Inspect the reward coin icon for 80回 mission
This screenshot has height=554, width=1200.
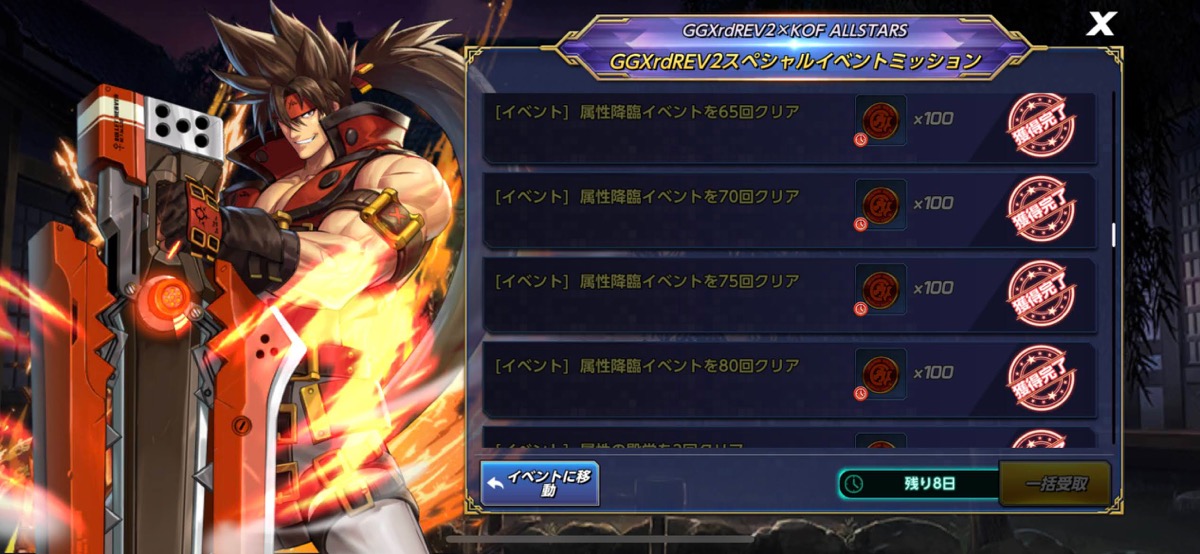coord(881,373)
